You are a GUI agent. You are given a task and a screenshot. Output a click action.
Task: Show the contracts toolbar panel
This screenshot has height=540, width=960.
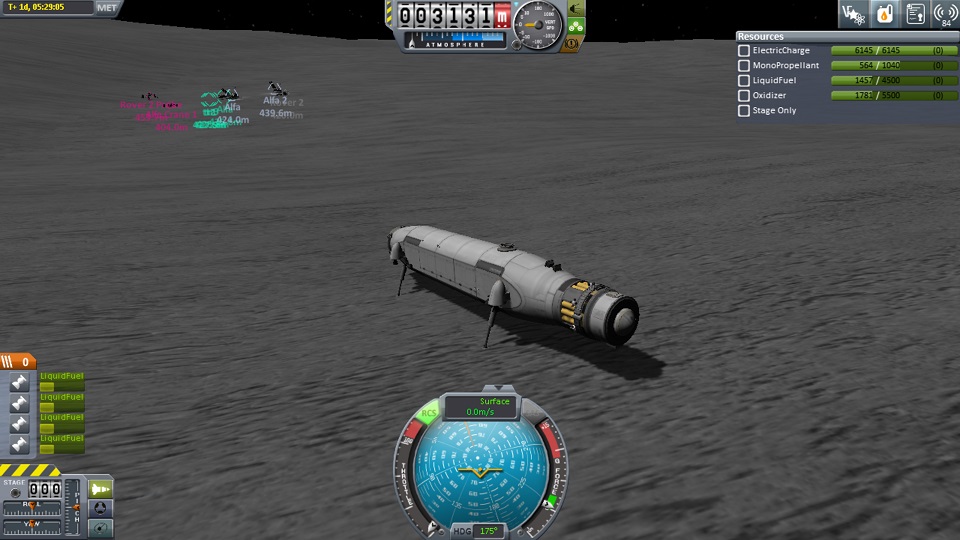[x=915, y=13]
